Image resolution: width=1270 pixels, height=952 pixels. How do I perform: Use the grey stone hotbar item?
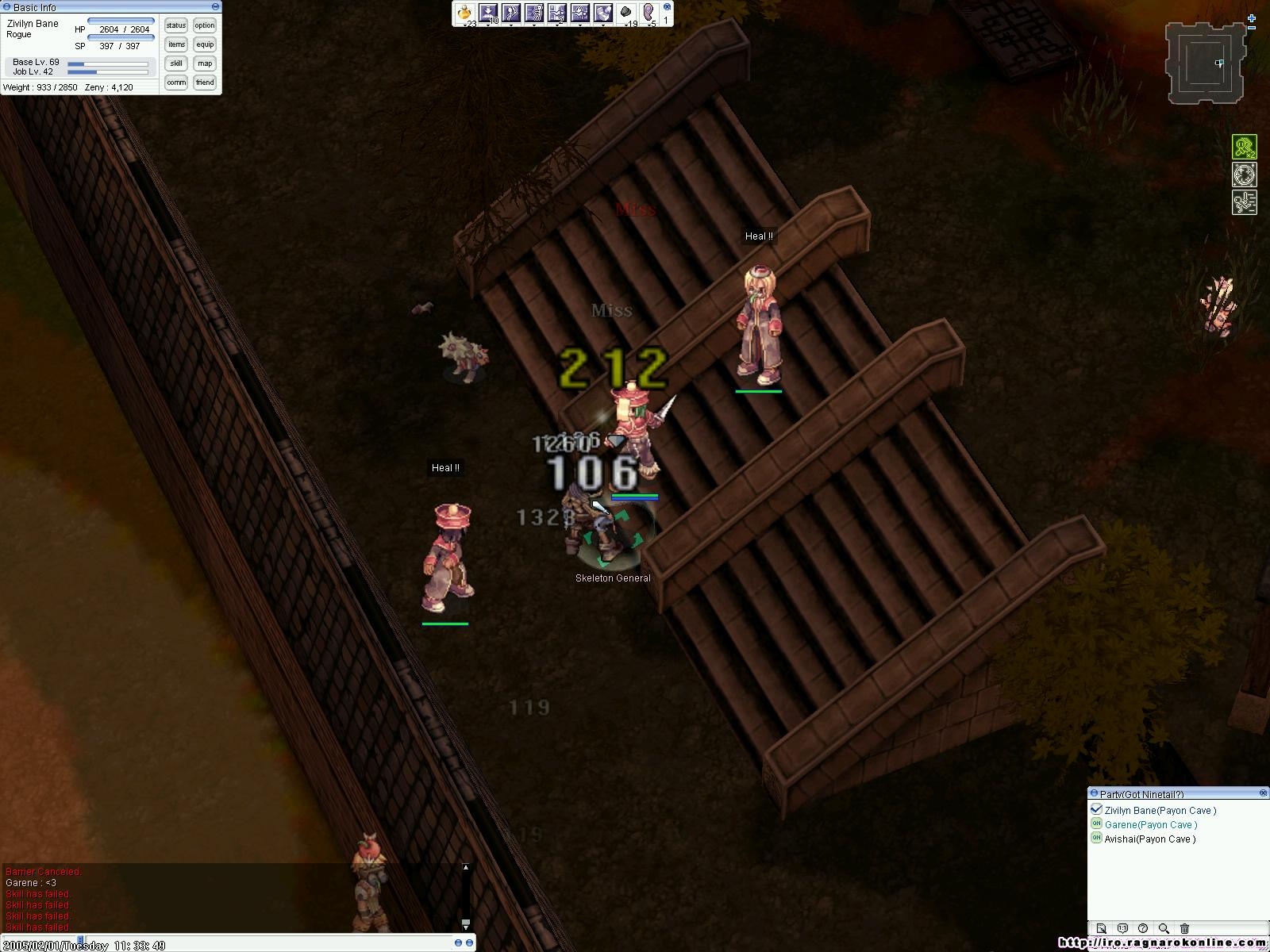click(x=626, y=13)
